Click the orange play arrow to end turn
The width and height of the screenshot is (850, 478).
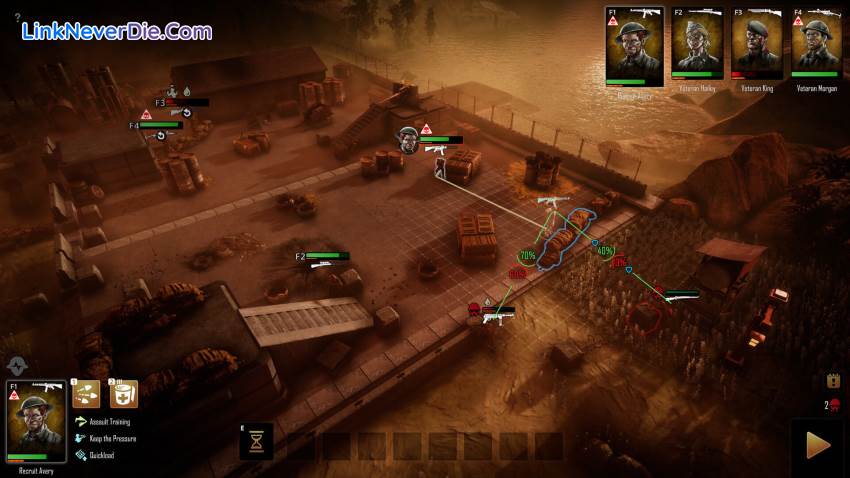click(817, 445)
